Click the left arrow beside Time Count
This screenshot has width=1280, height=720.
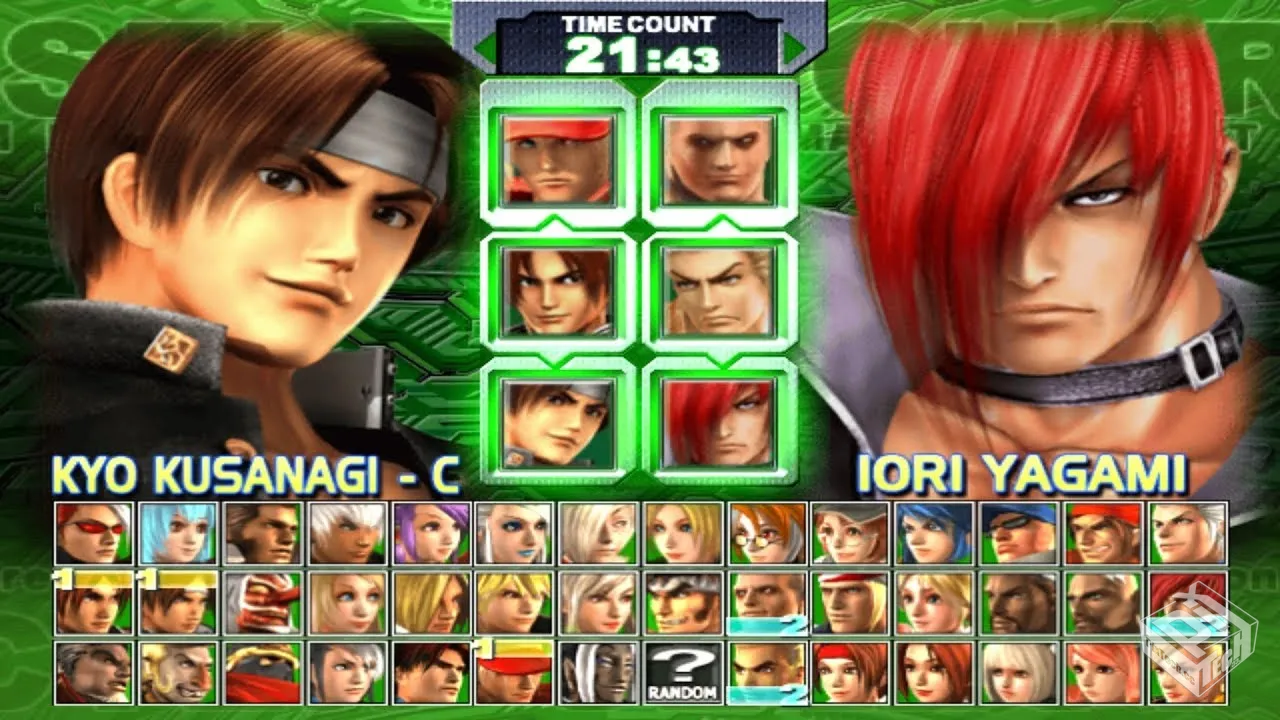(484, 46)
